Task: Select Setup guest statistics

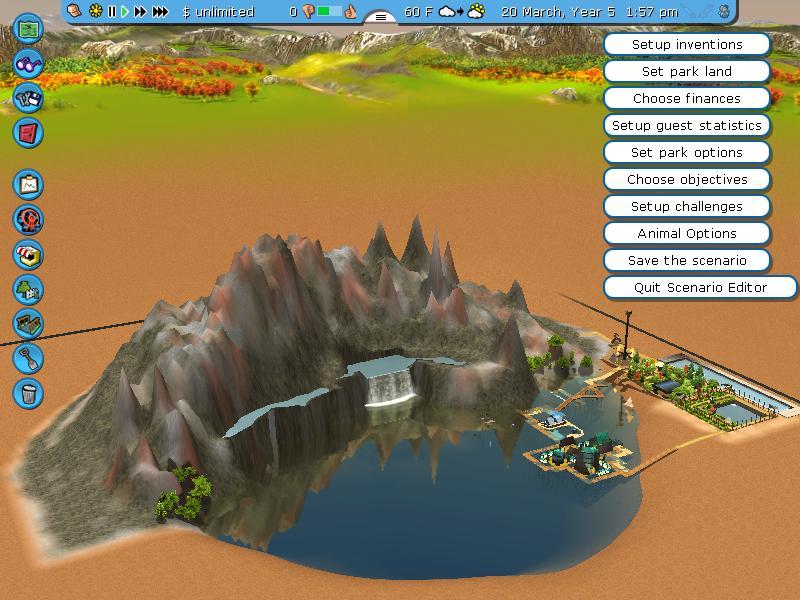Action: 687,126
